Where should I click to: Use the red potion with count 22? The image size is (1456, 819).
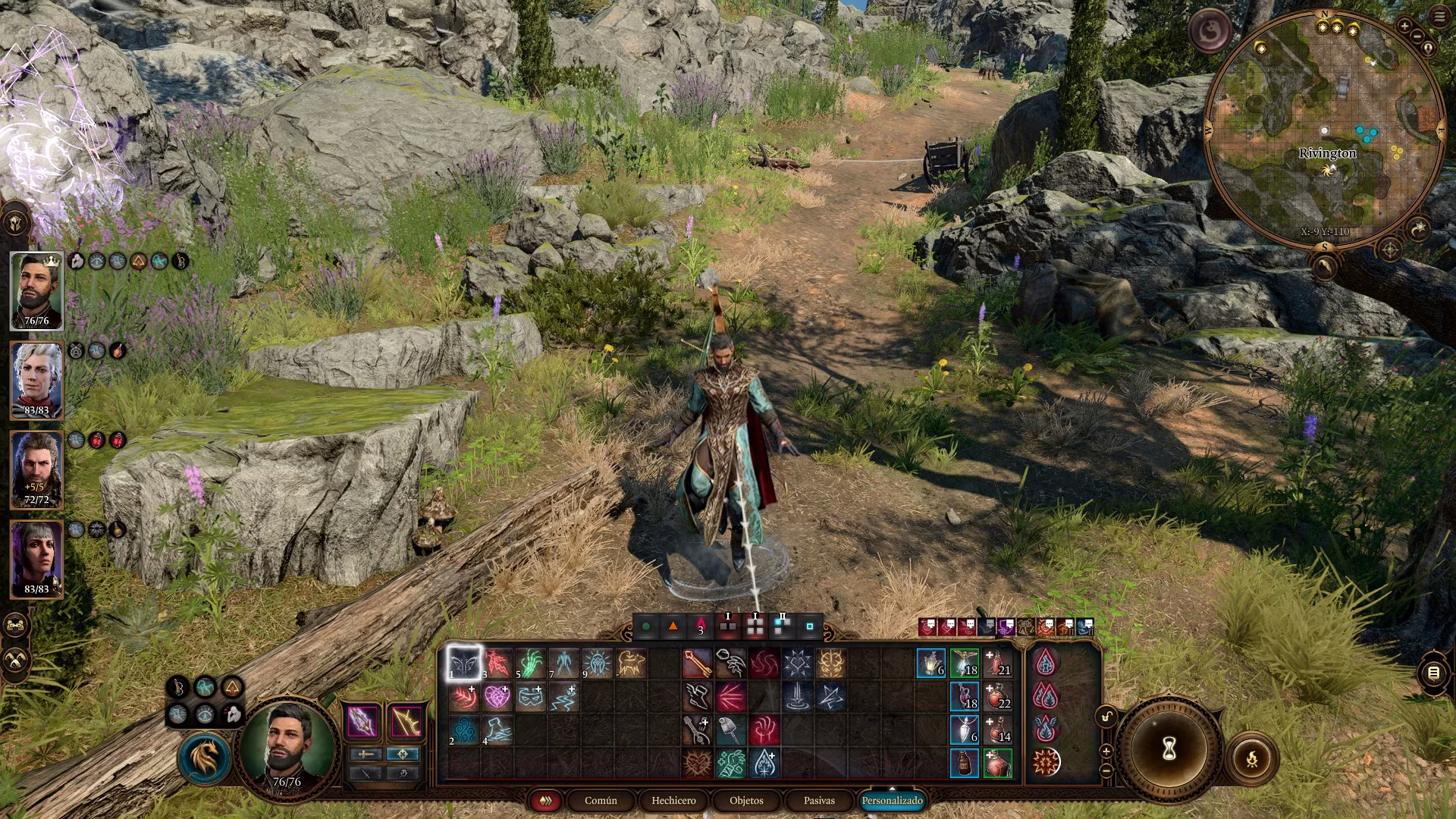coord(998,696)
